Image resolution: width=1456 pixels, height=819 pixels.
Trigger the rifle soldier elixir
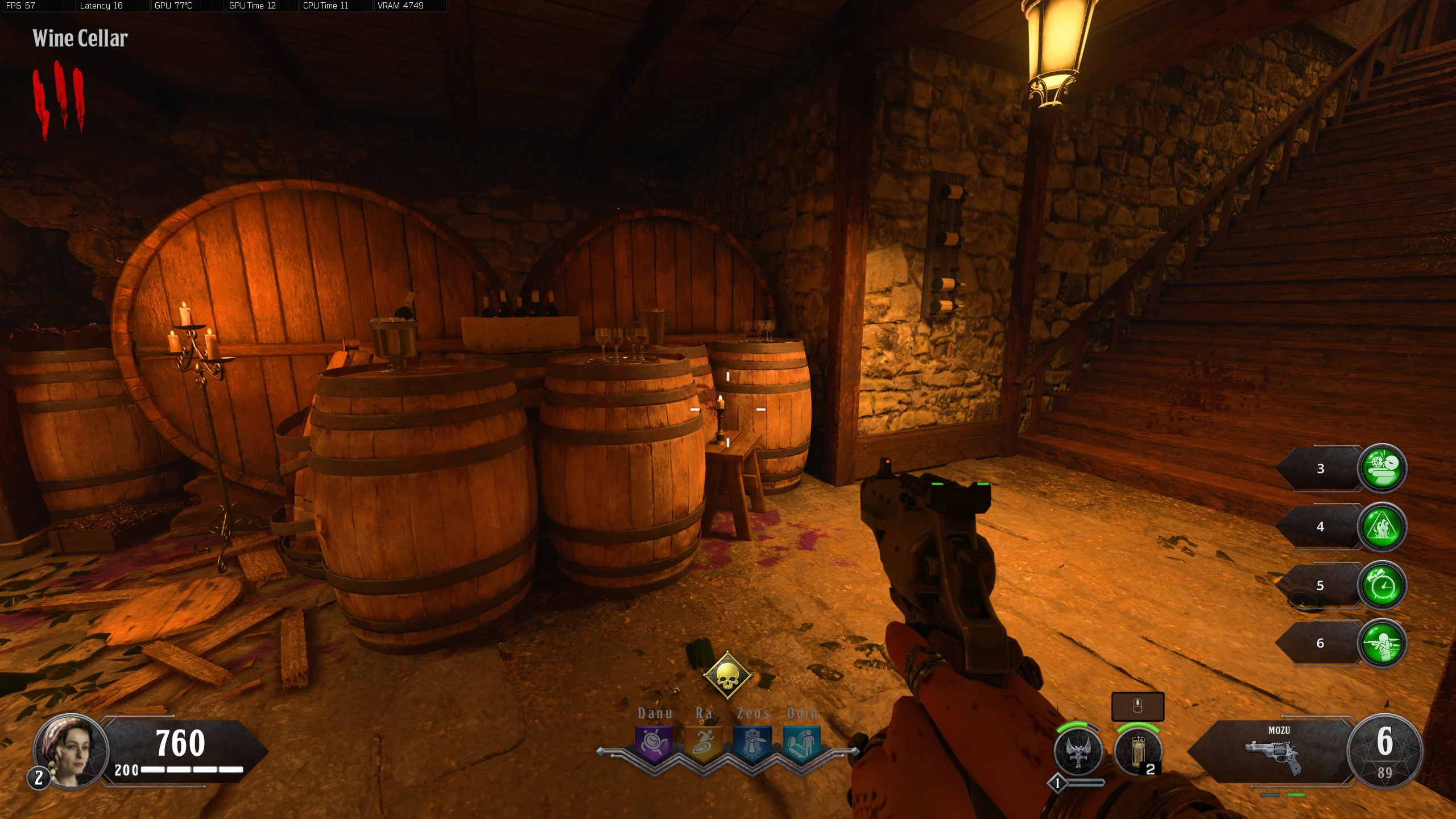(1381, 643)
